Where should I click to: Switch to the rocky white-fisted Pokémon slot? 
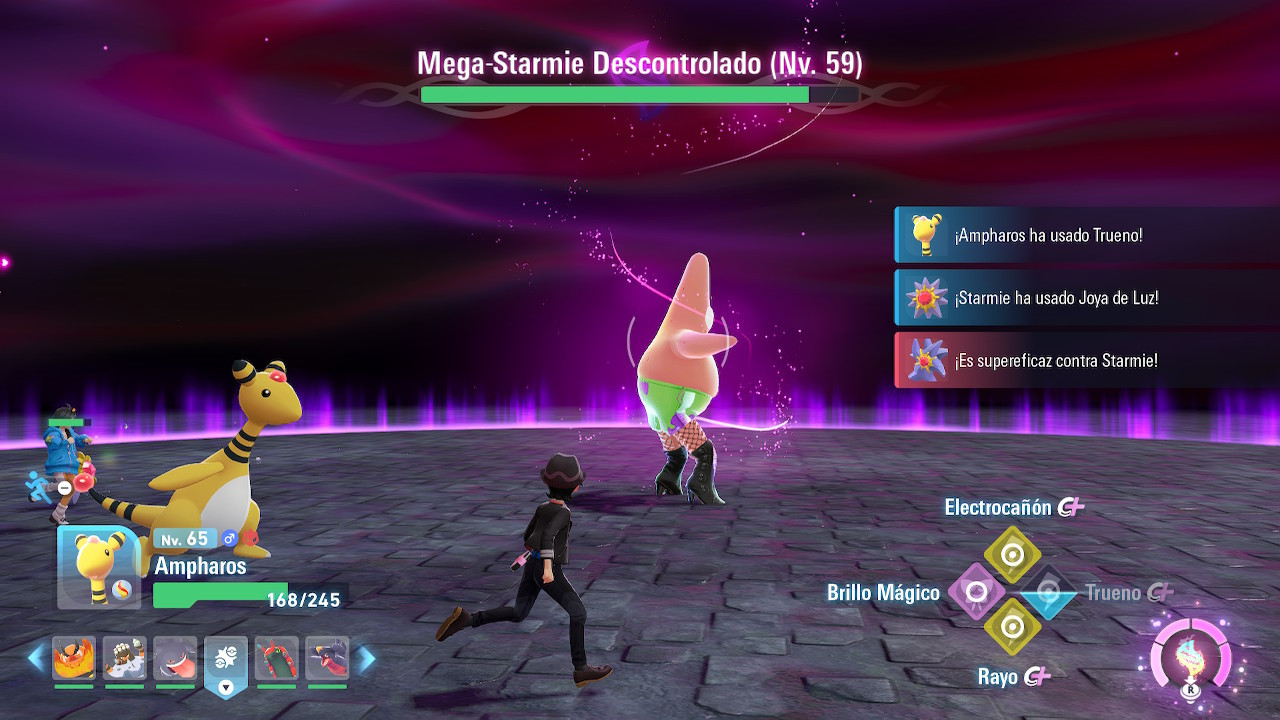pyautogui.click(x=124, y=658)
